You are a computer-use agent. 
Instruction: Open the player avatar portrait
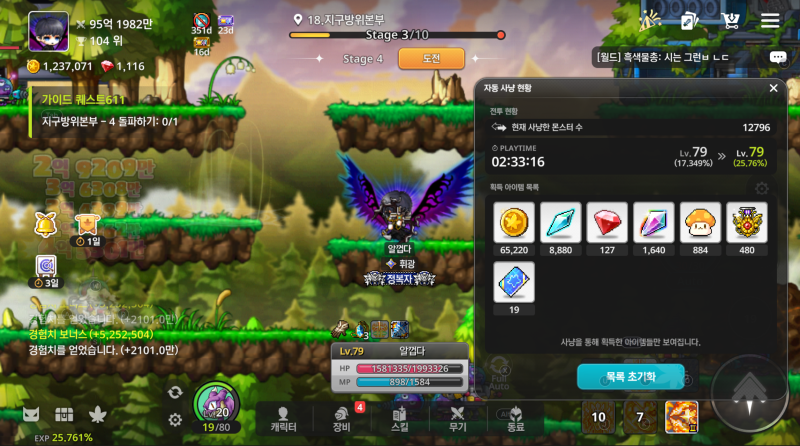click(48, 31)
